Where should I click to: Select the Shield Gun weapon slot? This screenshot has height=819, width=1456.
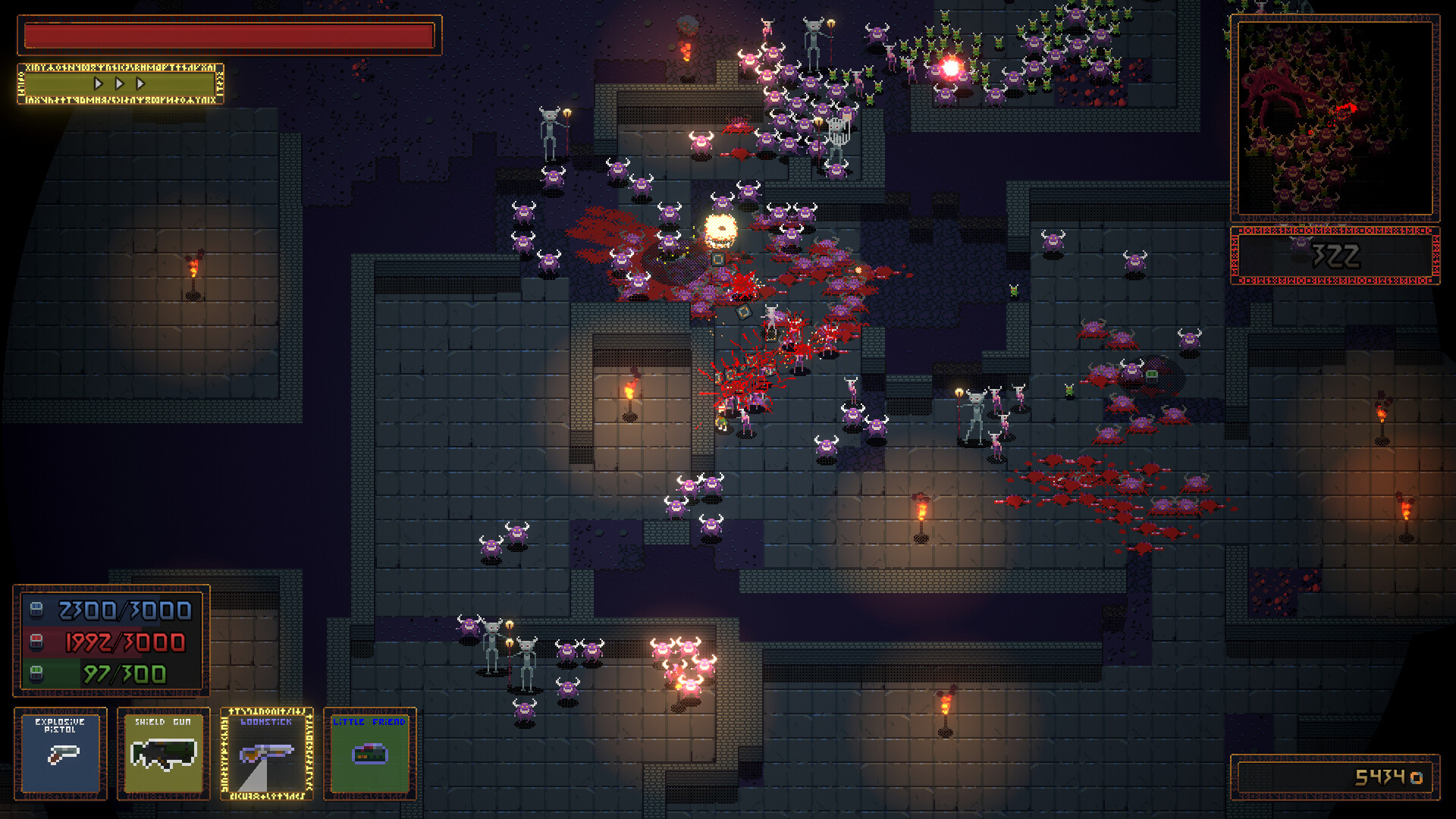(x=163, y=755)
